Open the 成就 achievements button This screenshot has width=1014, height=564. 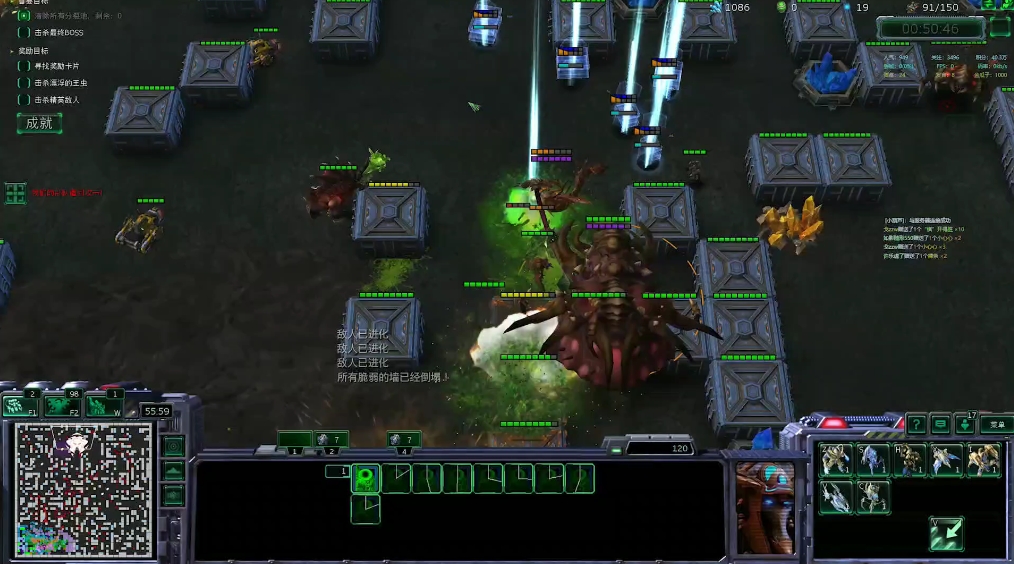39,123
